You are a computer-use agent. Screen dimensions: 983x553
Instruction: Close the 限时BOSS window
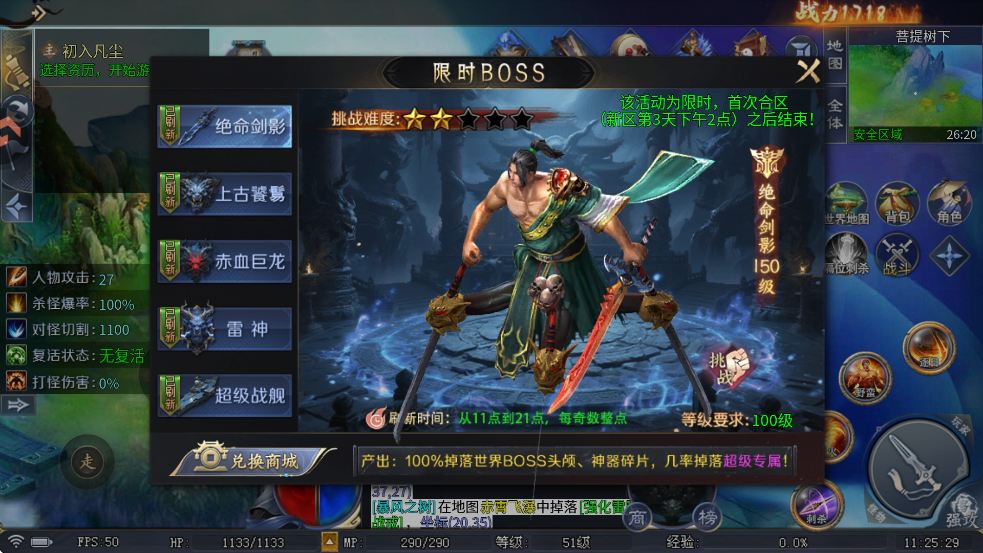807,72
